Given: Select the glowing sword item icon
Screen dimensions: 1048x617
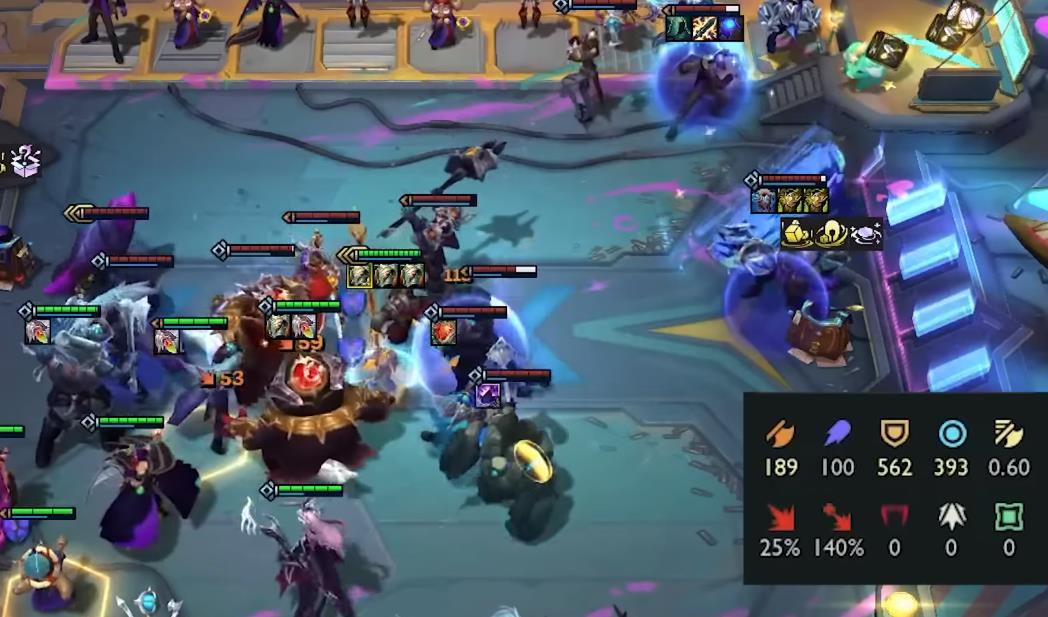Looking at the screenshot, I should tap(705, 28).
